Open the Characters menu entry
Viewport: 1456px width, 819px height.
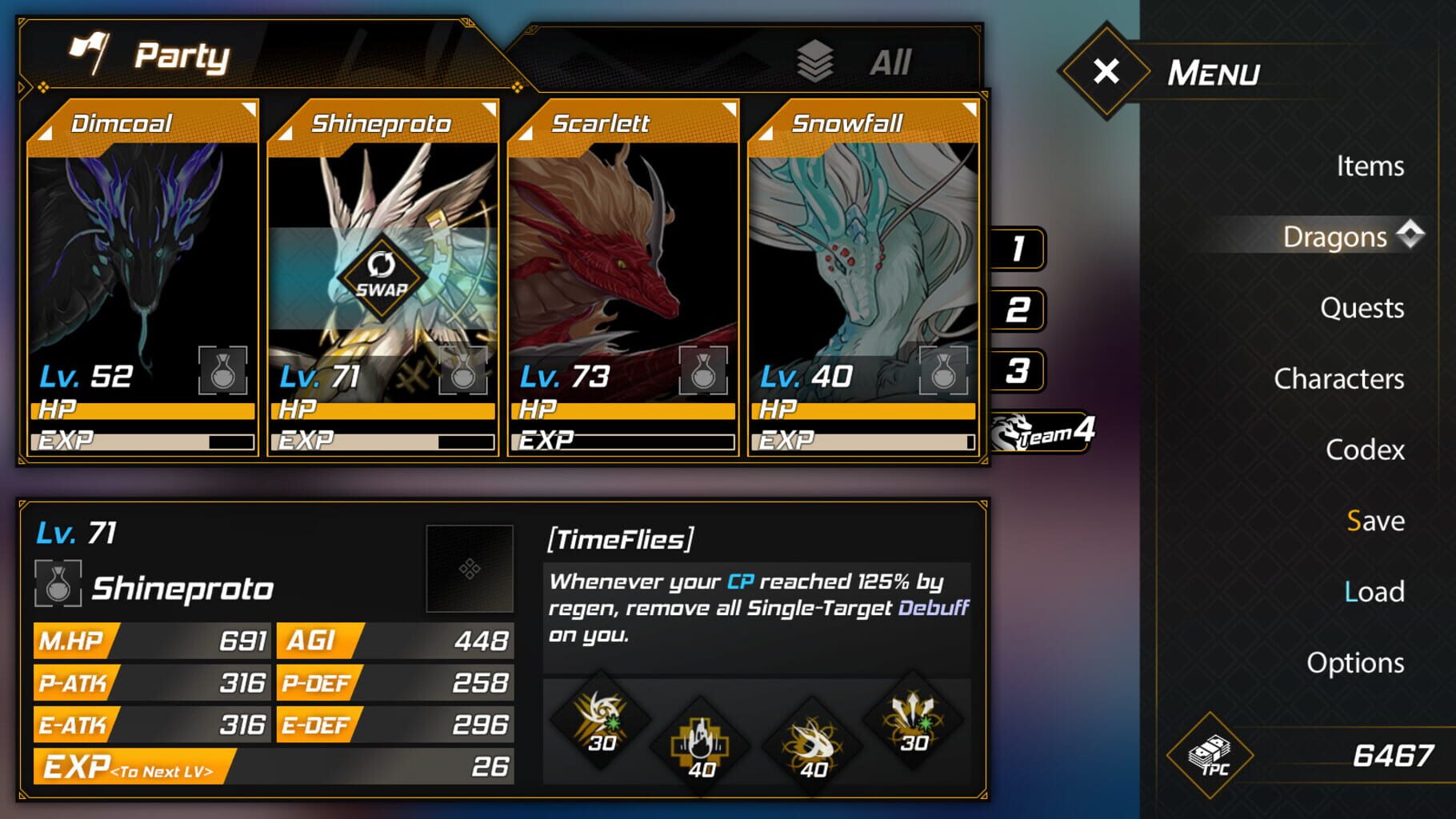pos(1339,379)
